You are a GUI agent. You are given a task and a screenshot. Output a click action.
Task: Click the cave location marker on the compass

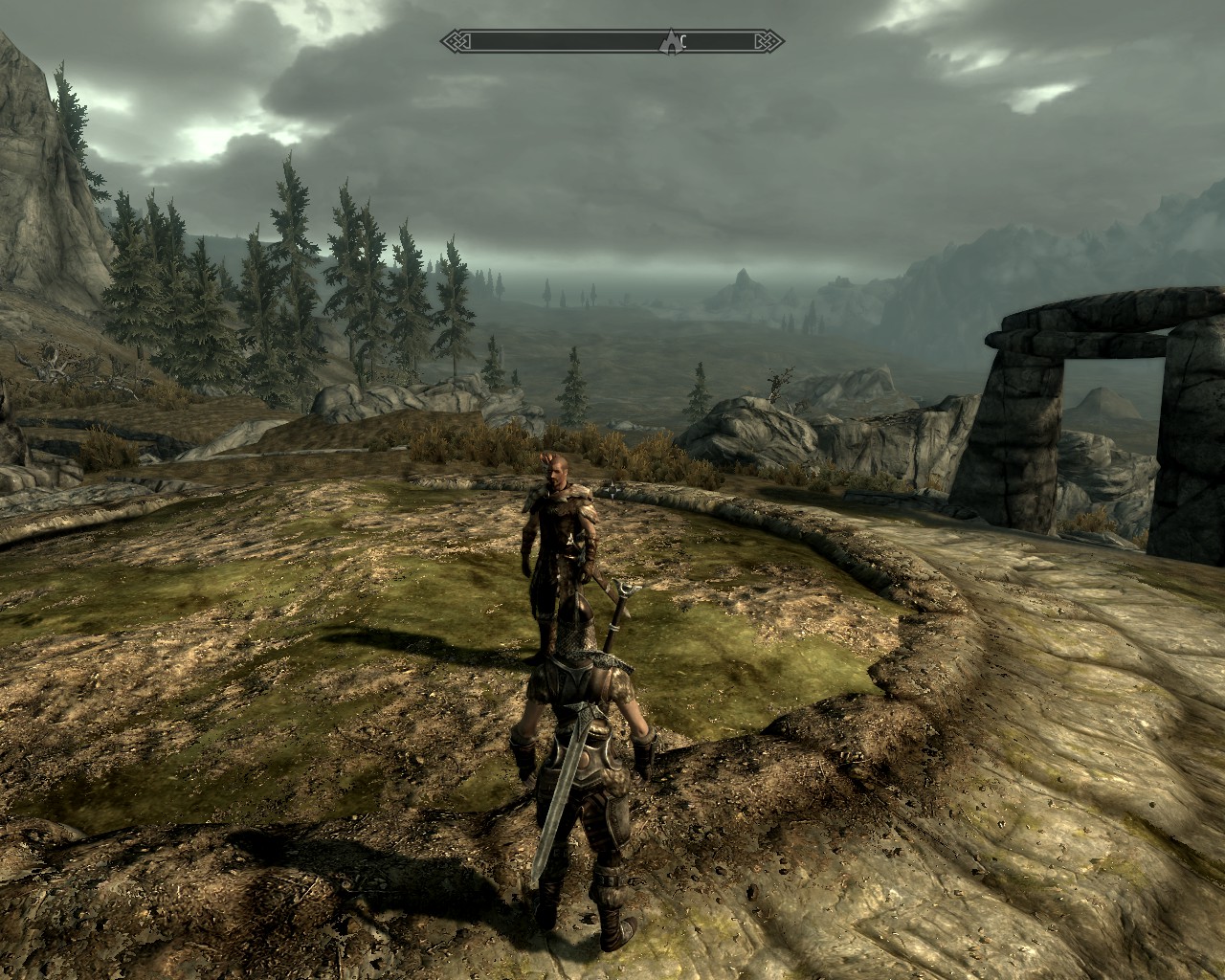pos(672,41)
